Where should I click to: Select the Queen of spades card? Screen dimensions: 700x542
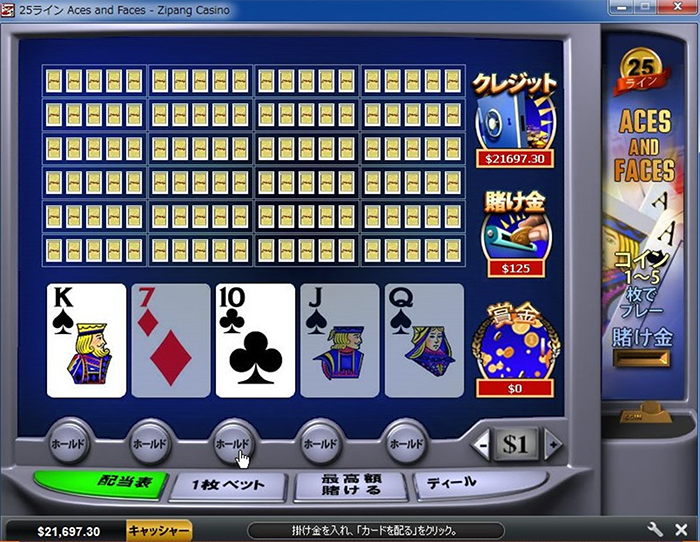(425, 340)
